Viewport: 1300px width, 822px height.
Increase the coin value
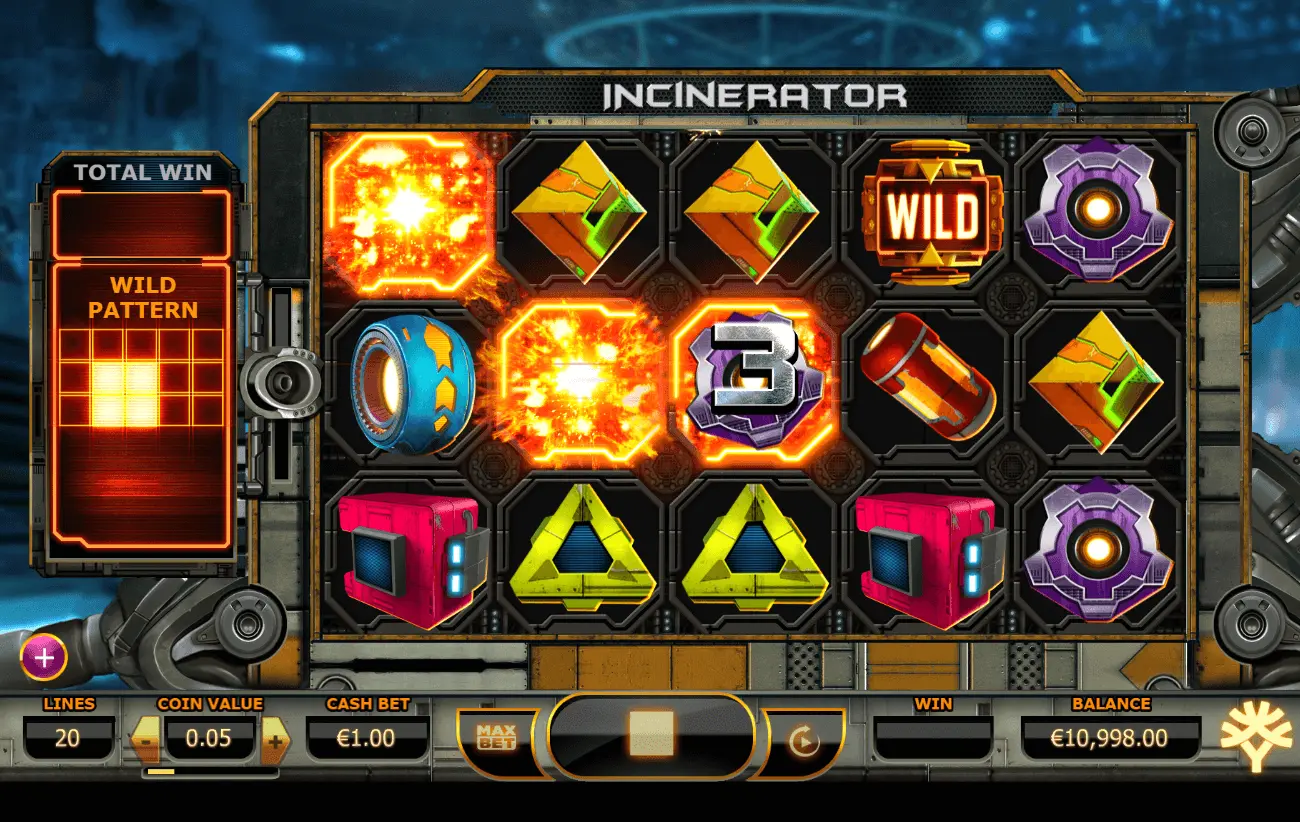pos(275,741)
